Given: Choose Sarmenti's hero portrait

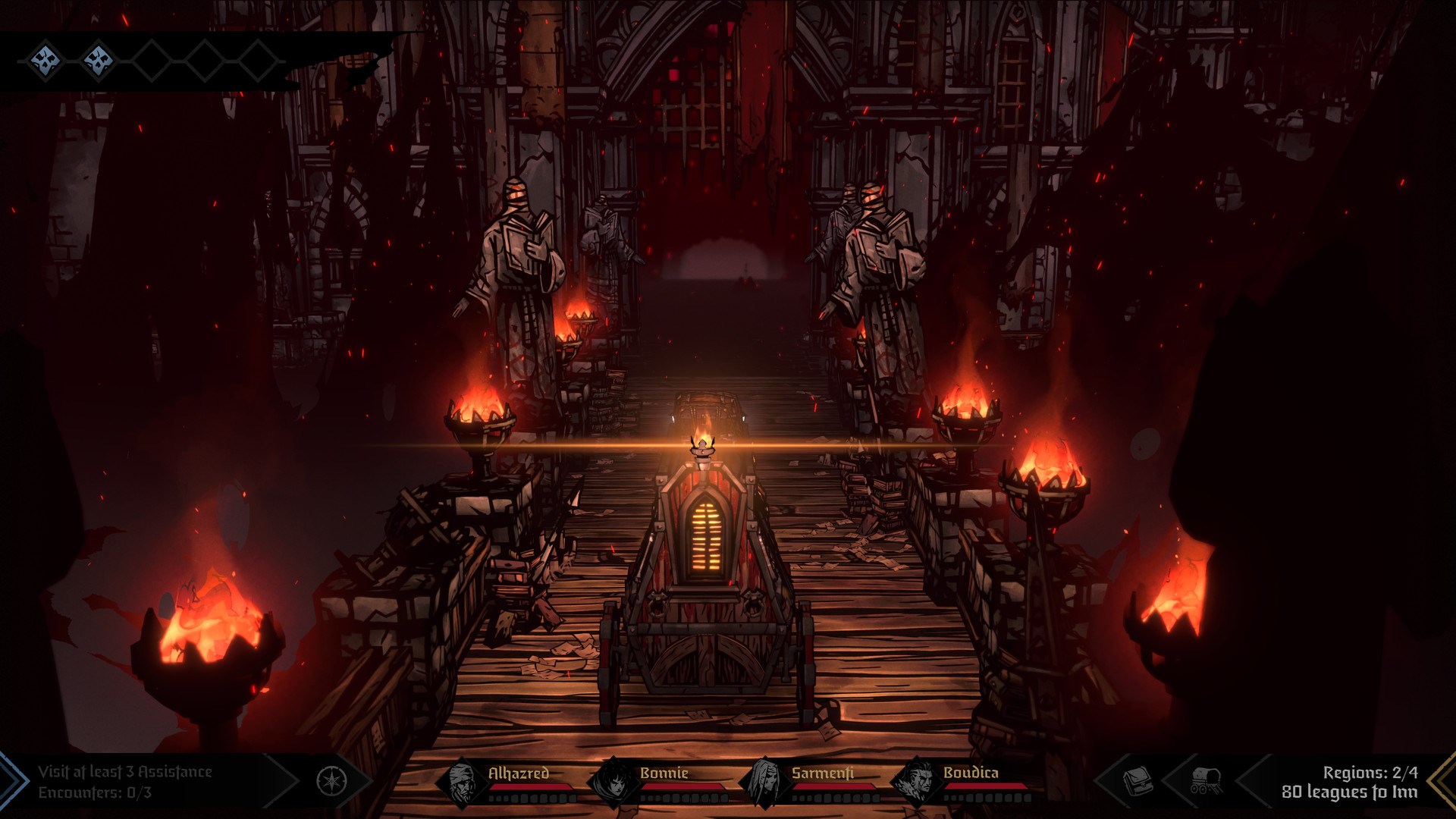Looking at the screenshot, I should (764, 782).
